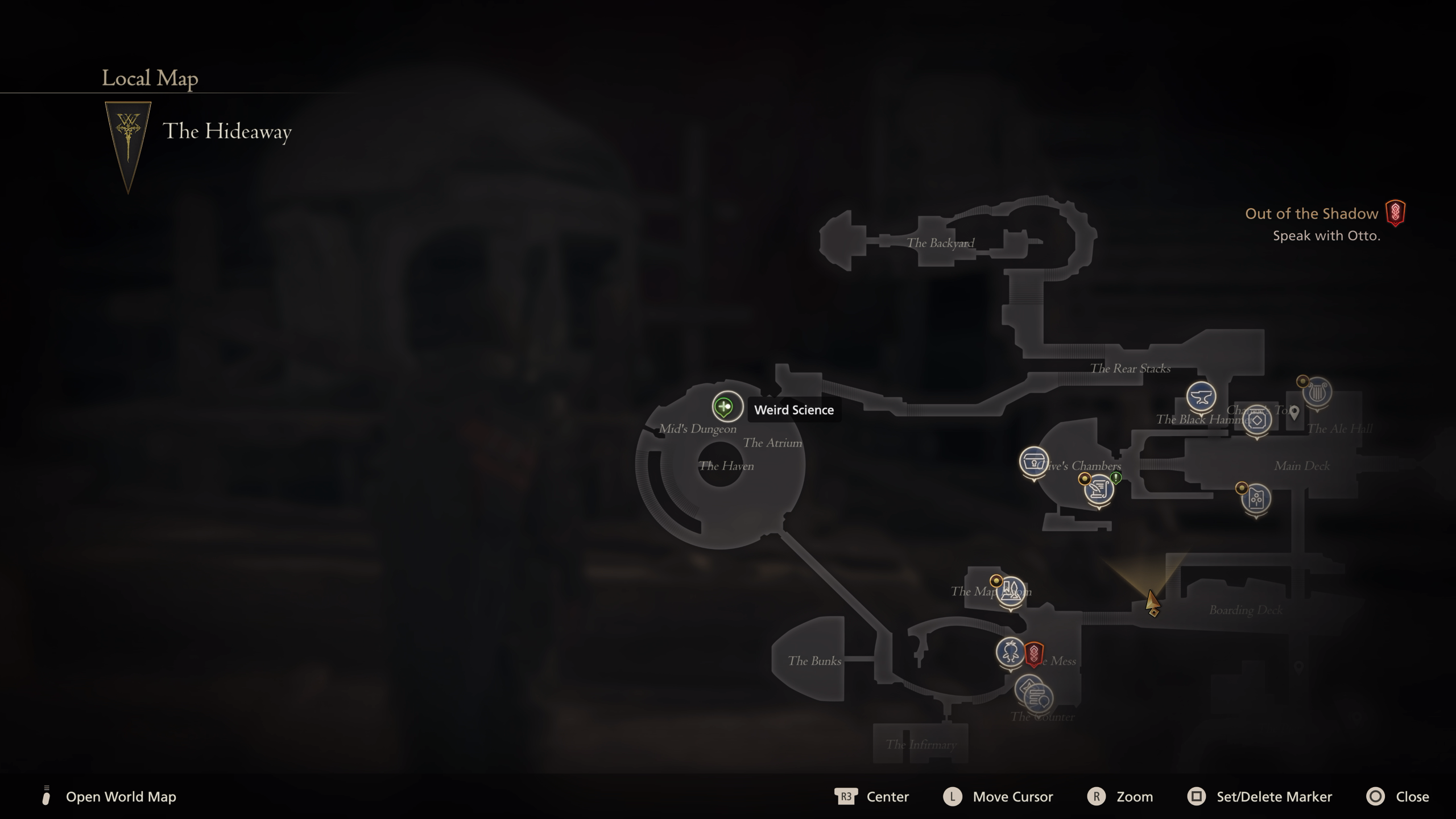
Task: Open the World Map
Action: (119, 797)
